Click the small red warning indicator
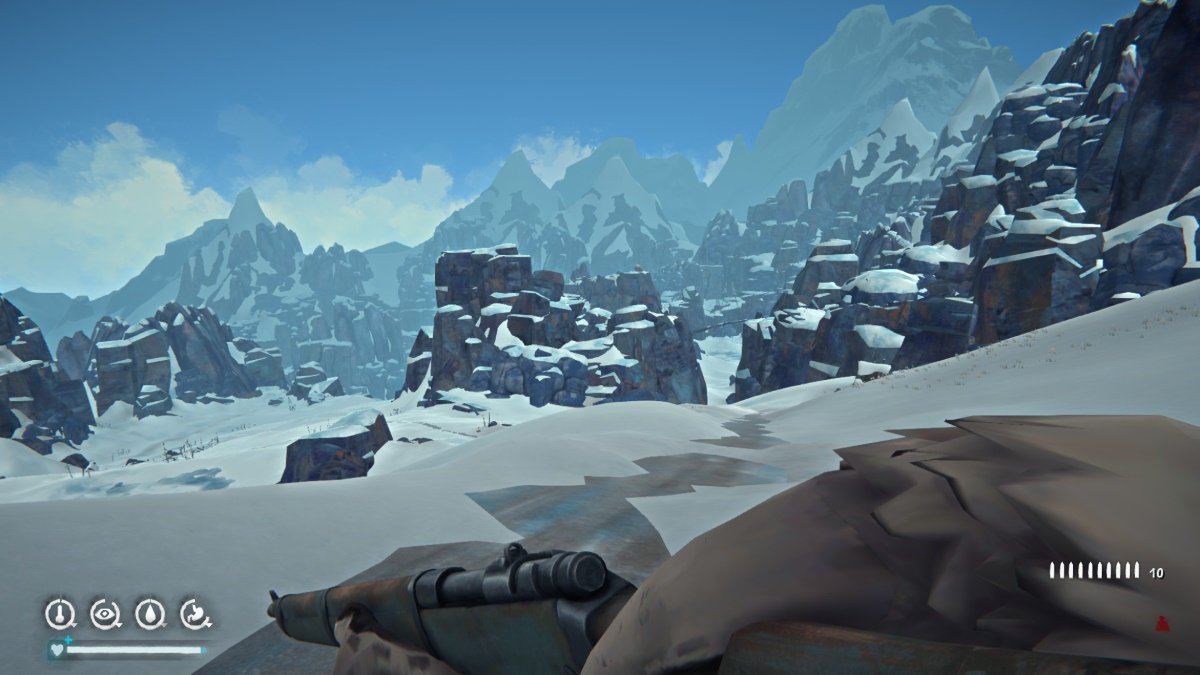The width and height of the screenshot is (1200, 675). [x=1162, y=622]
